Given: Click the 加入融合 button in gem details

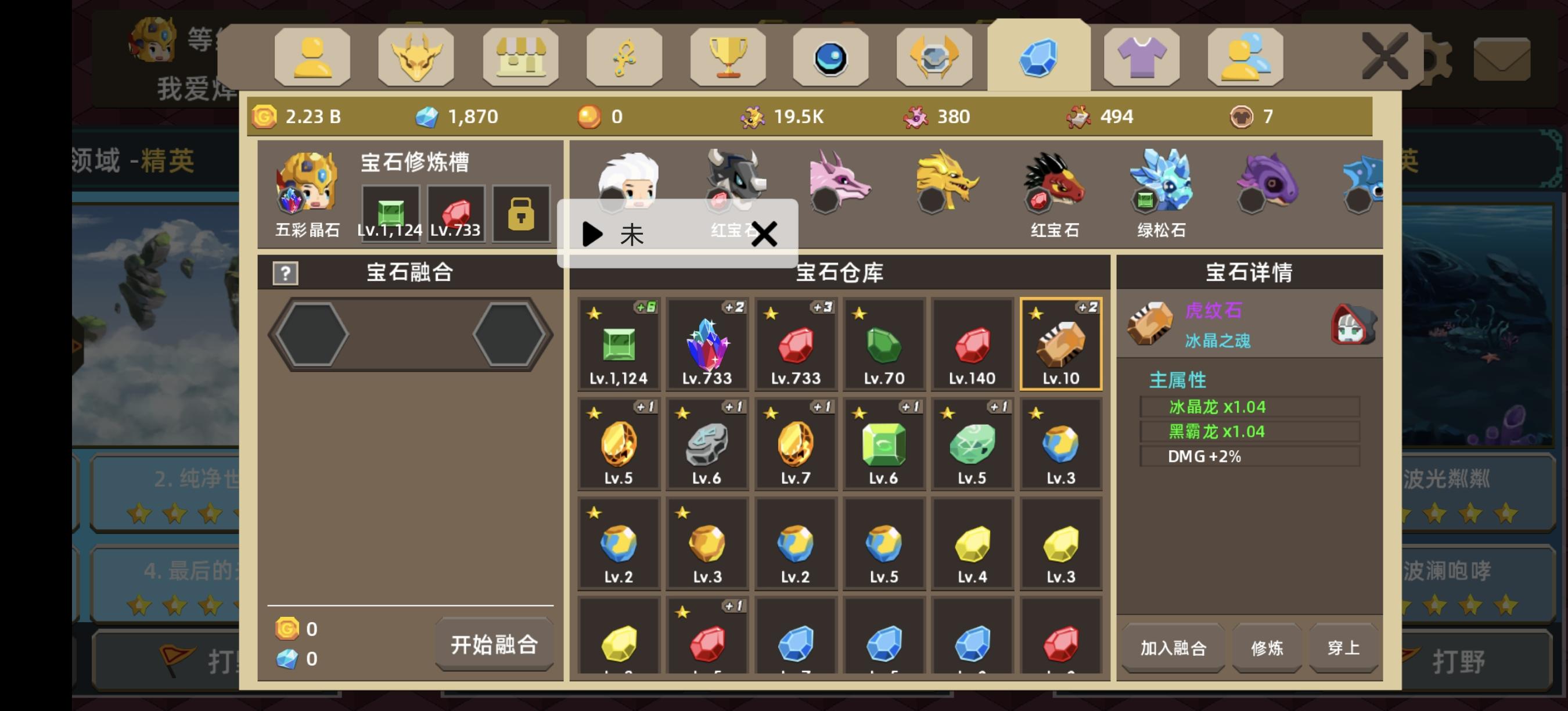Looking at the screenshot, I should pyautogui.click(x=1173, y=648).
